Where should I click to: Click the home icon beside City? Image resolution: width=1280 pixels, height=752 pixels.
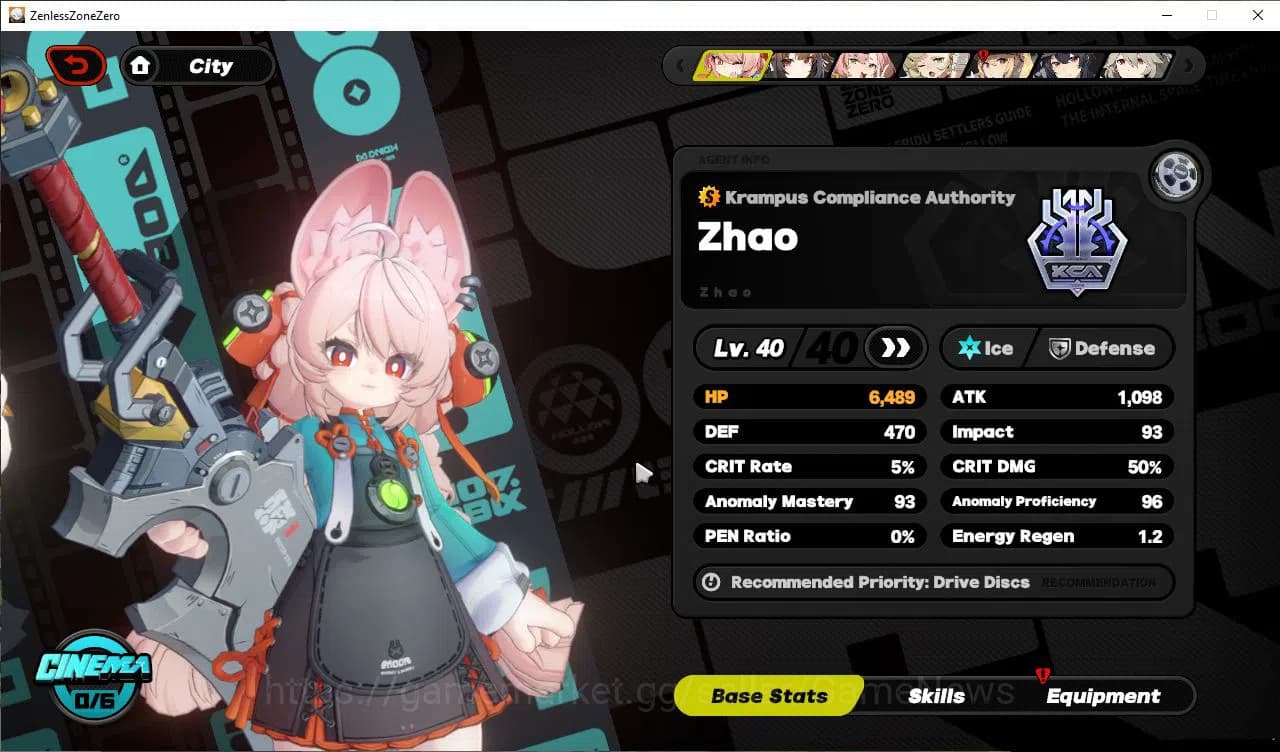click(x=141, y=65)
